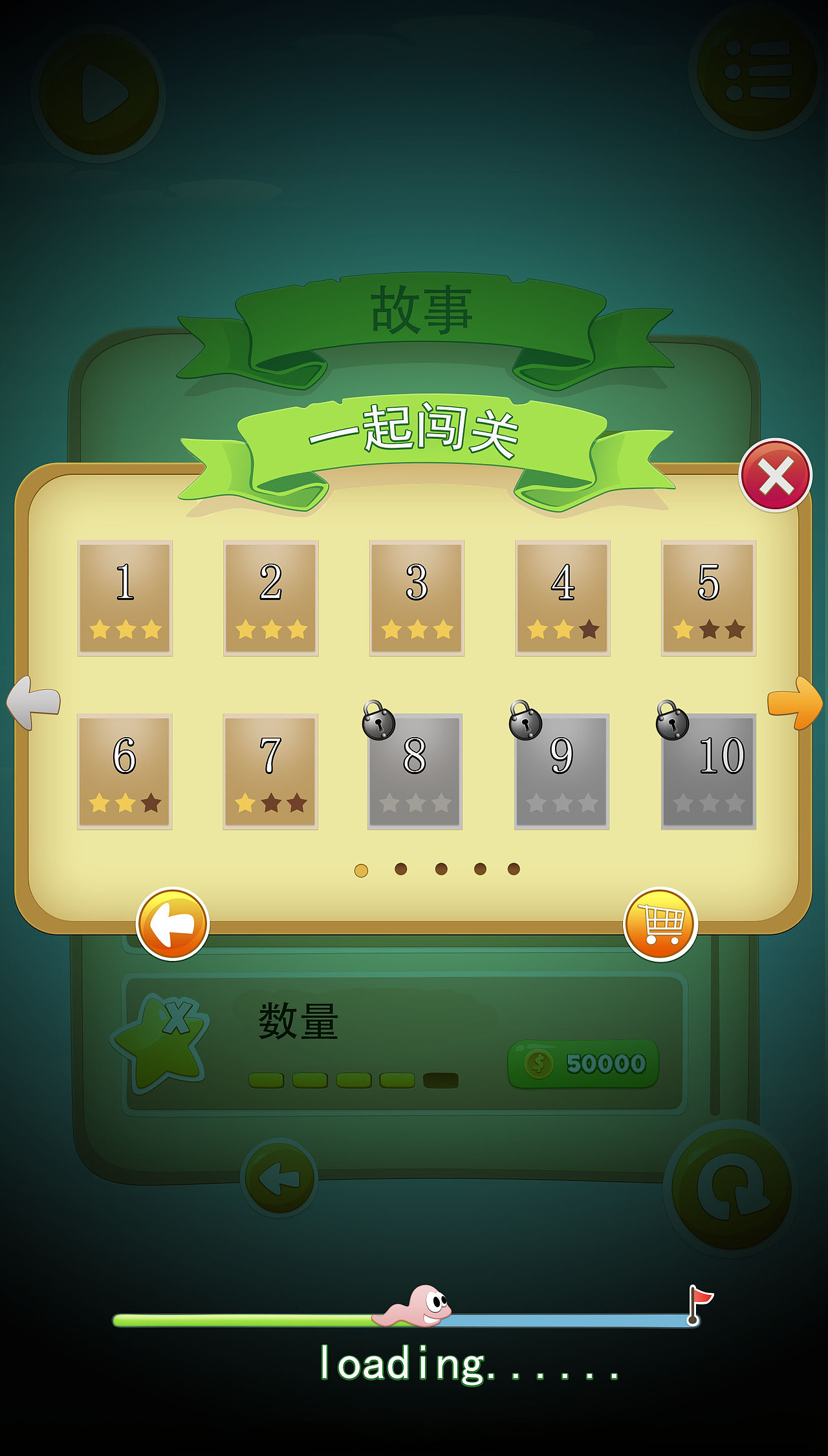Image resolution: width=828 pixels, height=1456 pixels.
Task: Open level 7 with two stars
Action: 272,770
